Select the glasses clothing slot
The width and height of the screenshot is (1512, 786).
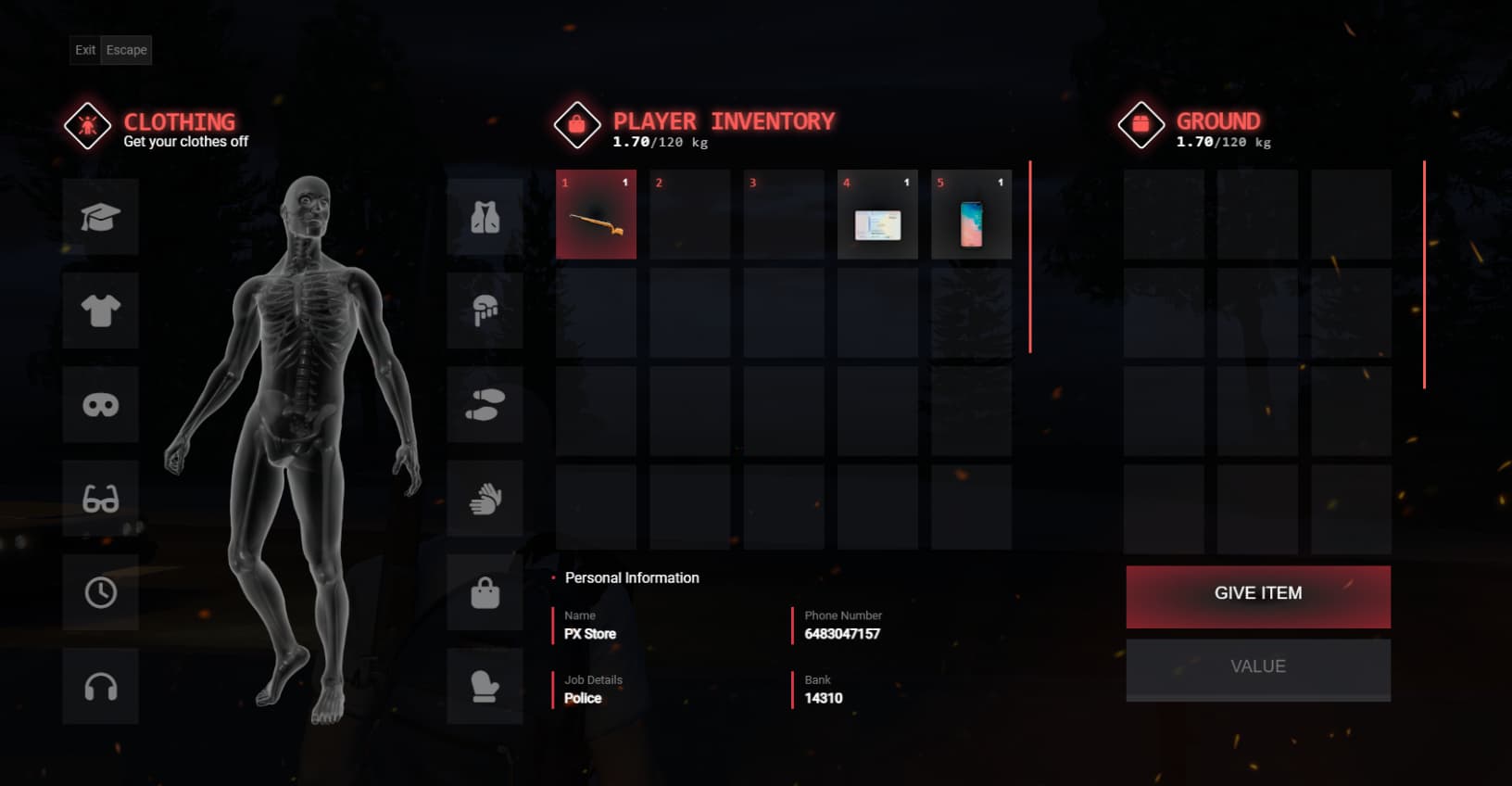click(100, 498)
